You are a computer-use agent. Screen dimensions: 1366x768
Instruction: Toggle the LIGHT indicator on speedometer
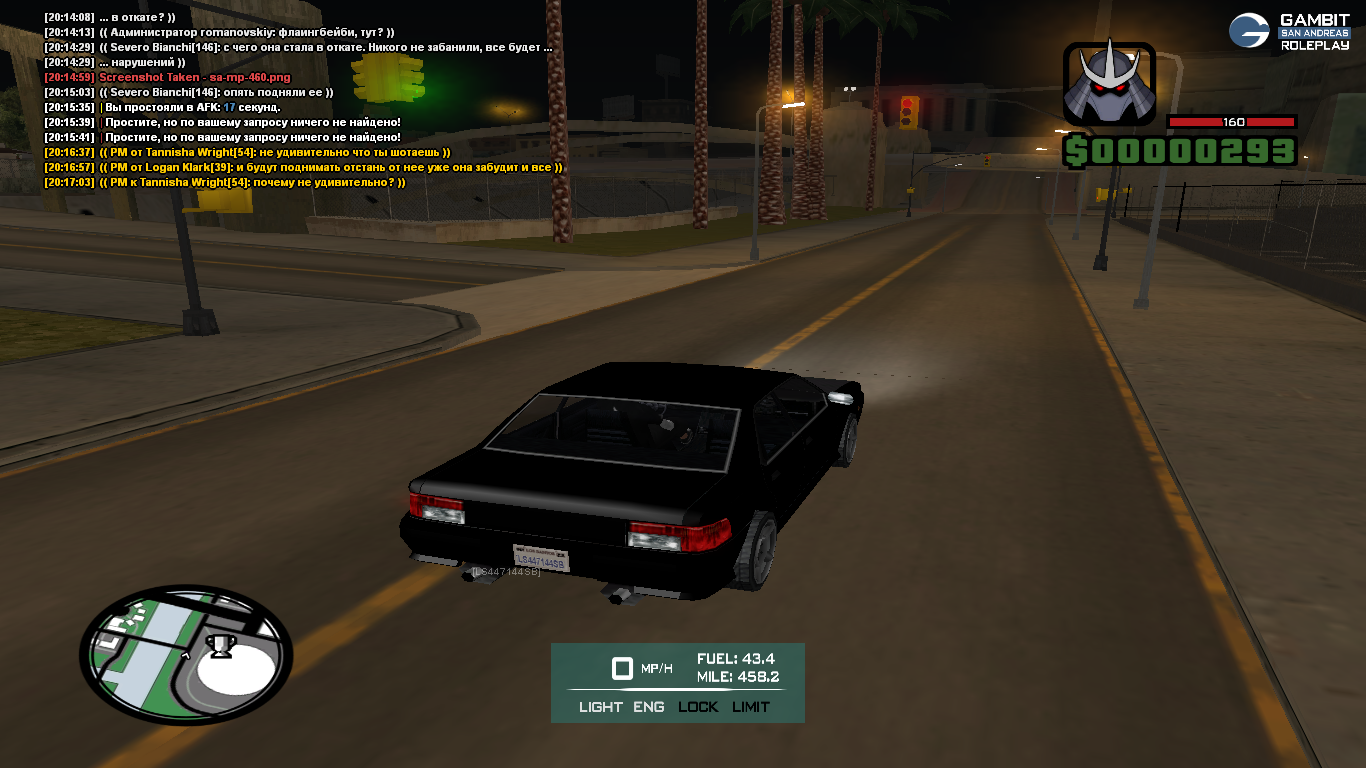click(x=600, y=707)
